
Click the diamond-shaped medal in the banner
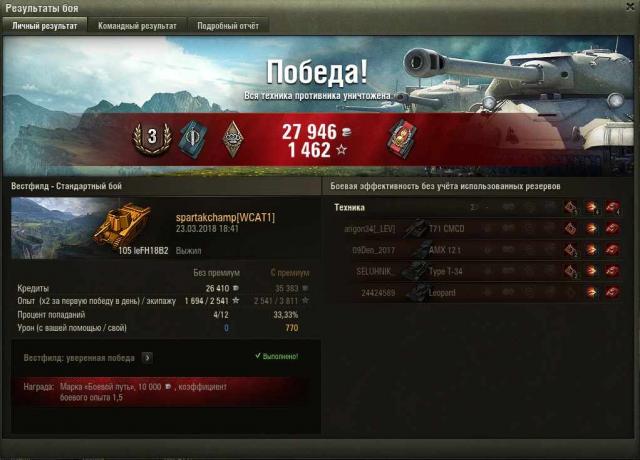point(233,140)
